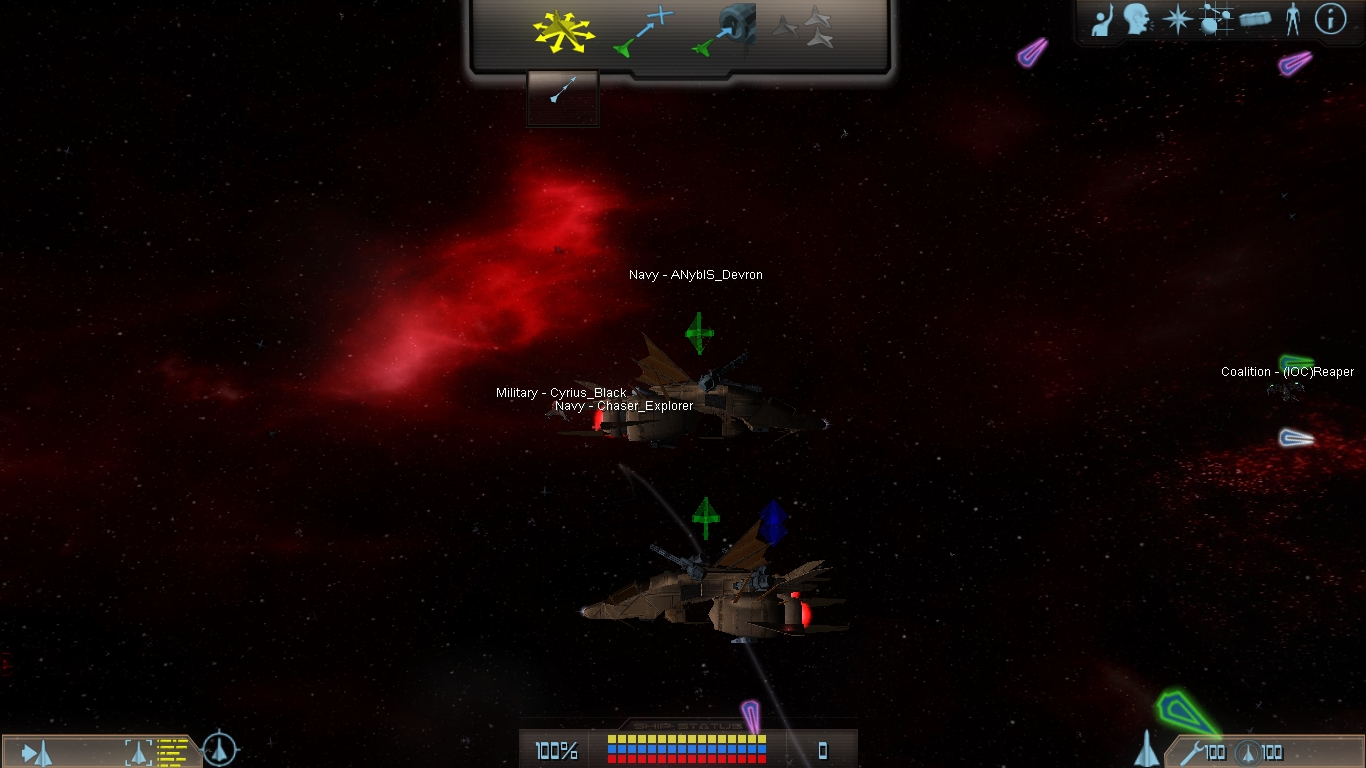The height and width of the screenshot is (768, 1366).
Task: Open the planets and grid map icon
Action: (1215, 20)
